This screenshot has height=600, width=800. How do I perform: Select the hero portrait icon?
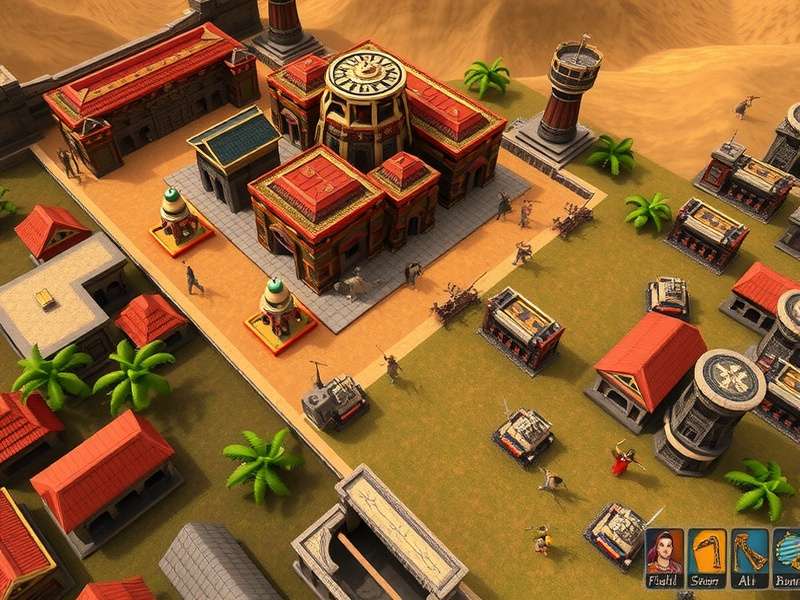[664, 552]
